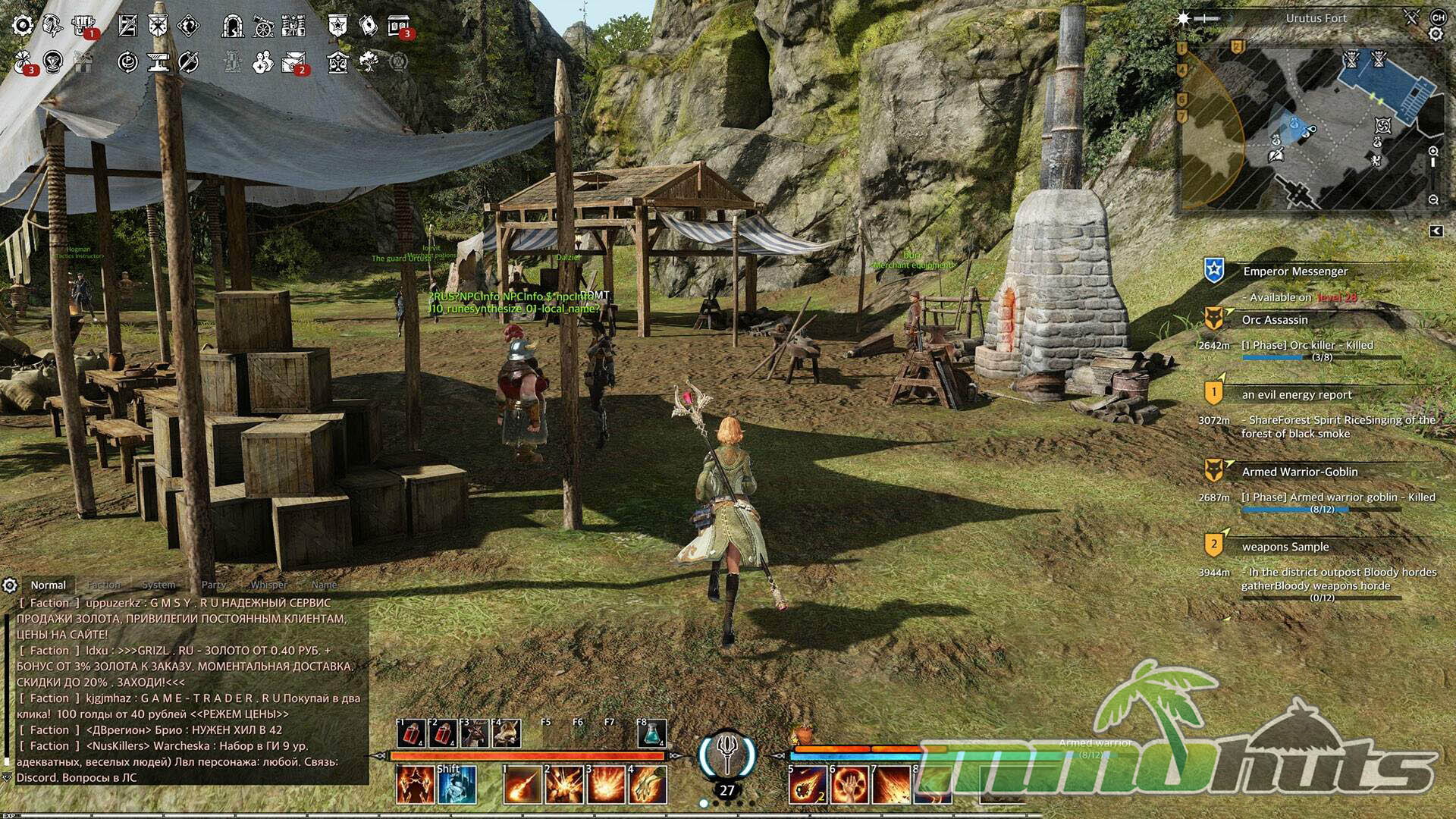Collapse the quest tracker with arrow button
The height and width of the screenshot is (819, 1456).
(1436, 231)
